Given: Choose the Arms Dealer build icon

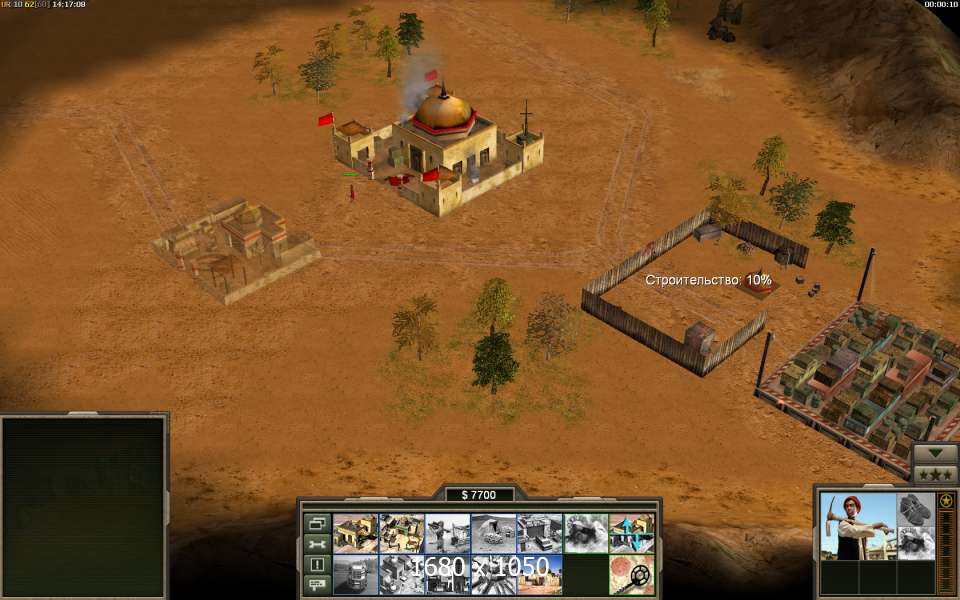Looking at the screenshot, I should [539, 533].
